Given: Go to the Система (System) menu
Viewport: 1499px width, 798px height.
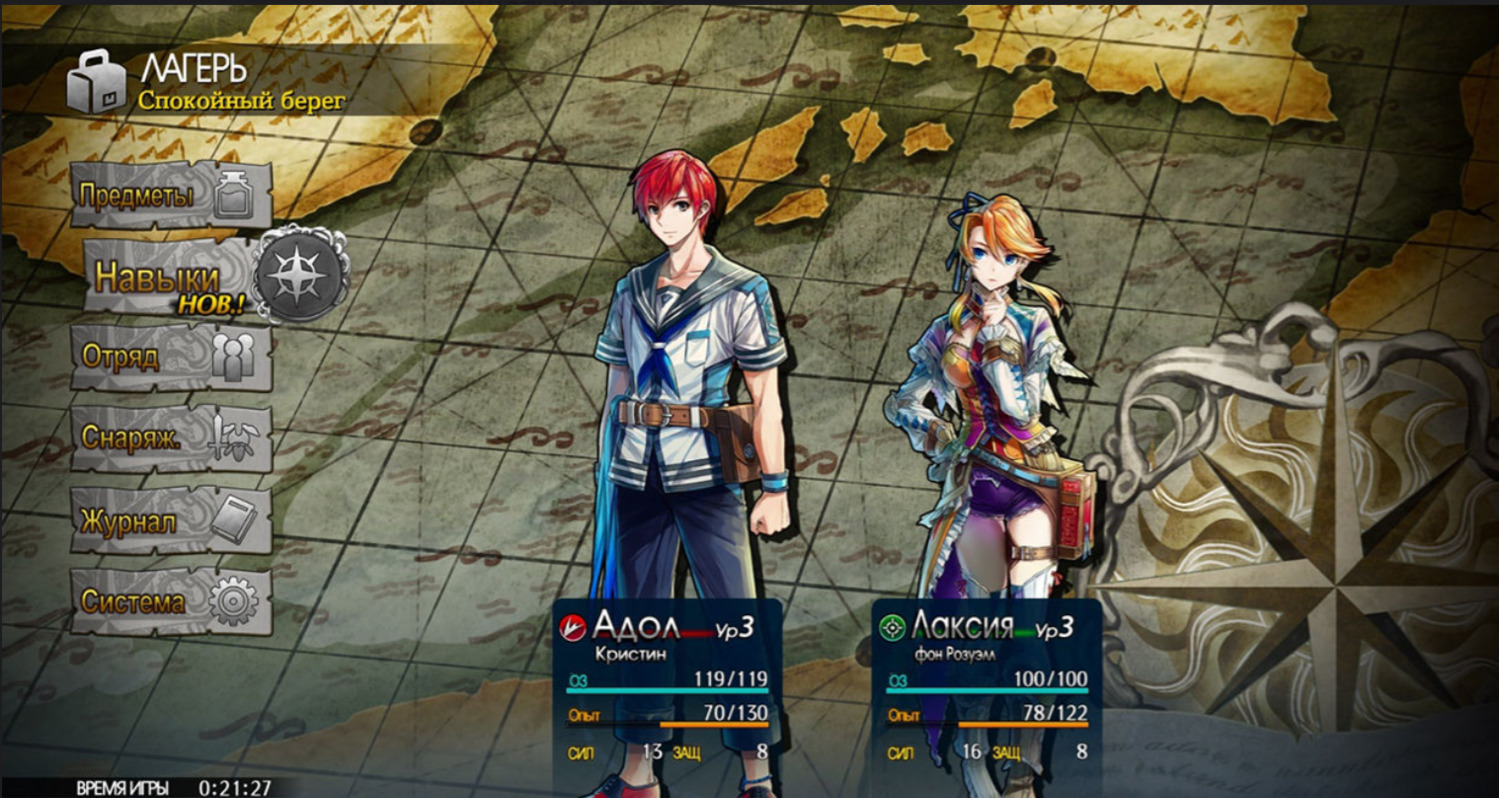Looking at the screenshot, I should point(171,602).
